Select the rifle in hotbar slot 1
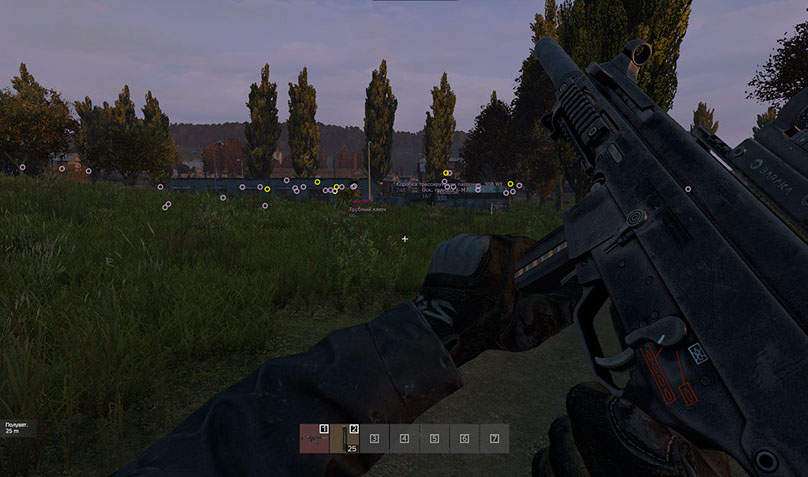The height and width of the screenshot is (477, 808). pyautogui.click(x=314, y=438)
